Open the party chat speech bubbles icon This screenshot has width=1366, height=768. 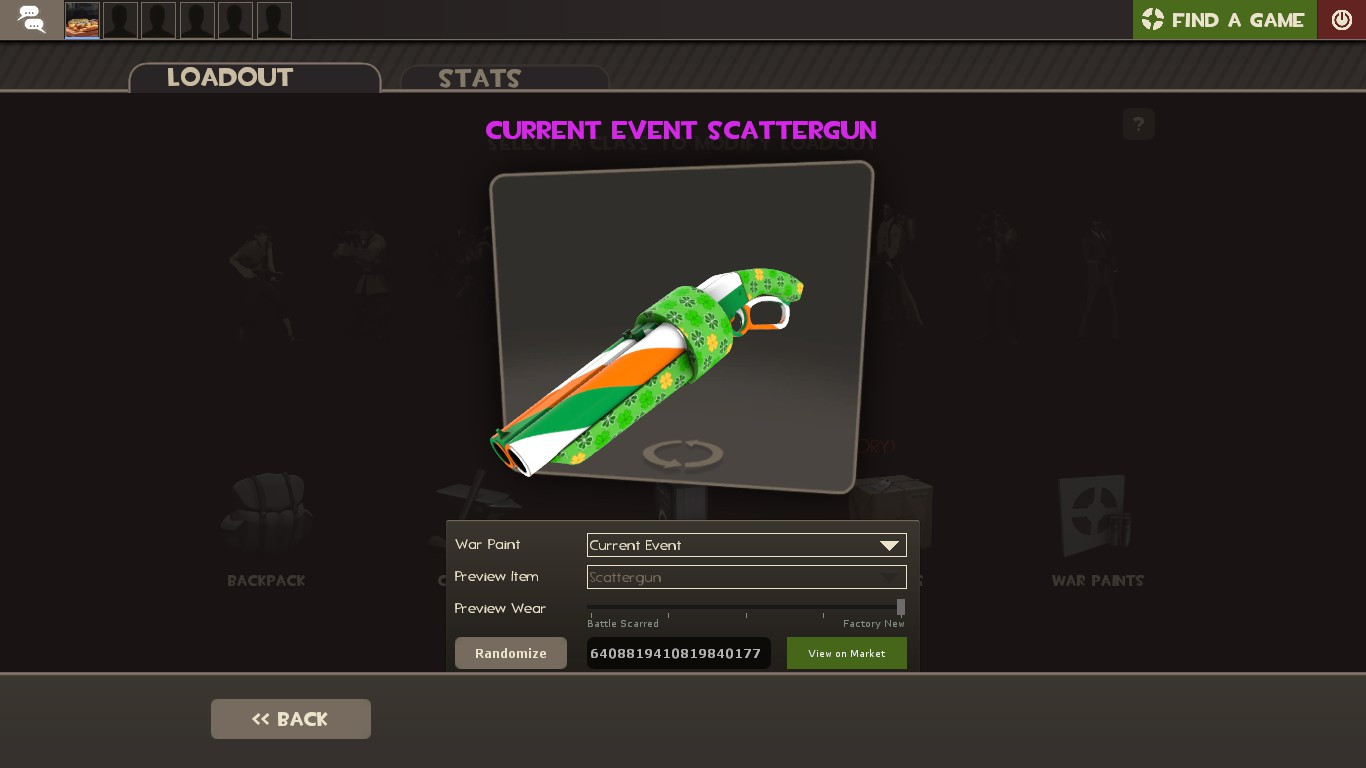[x=30, y=20]
